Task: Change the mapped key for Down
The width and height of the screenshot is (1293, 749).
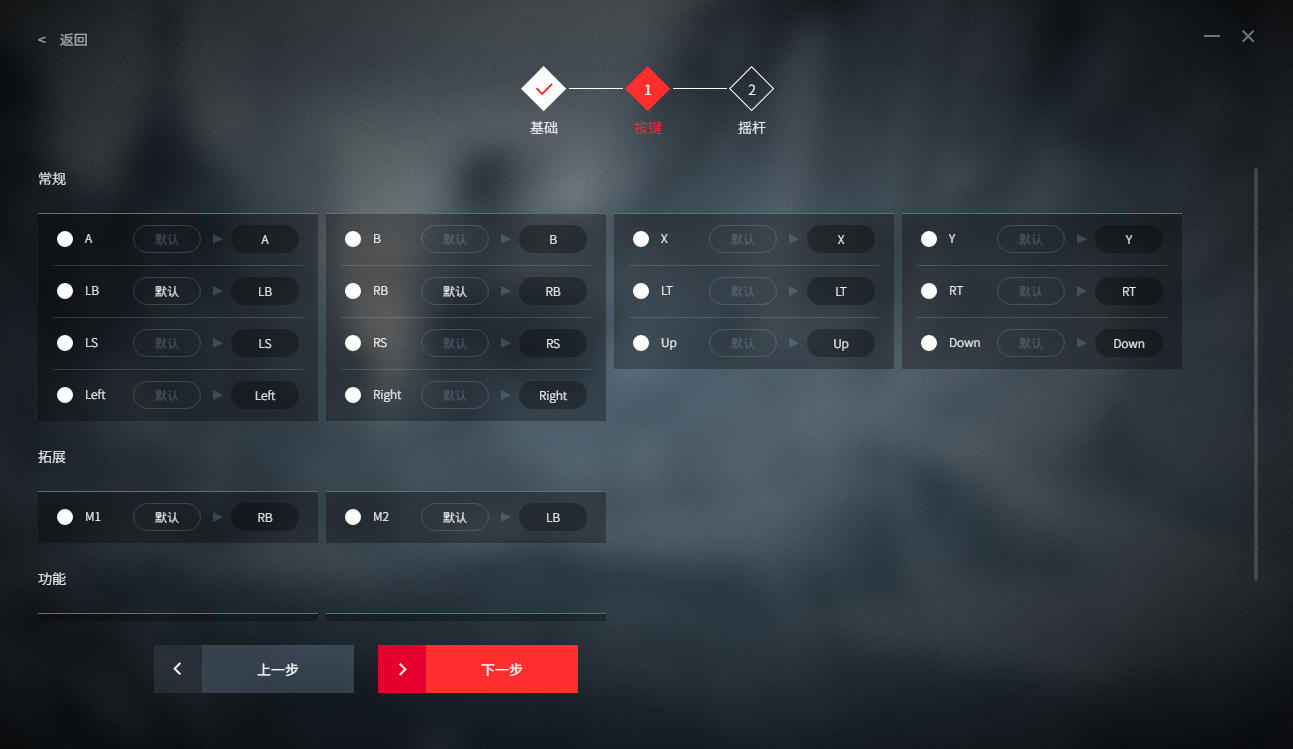Action: click(1129, 343)
